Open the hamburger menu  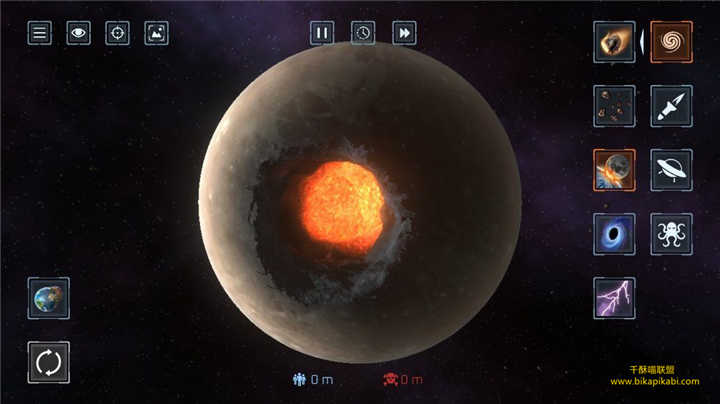click(x=39, y=33)
